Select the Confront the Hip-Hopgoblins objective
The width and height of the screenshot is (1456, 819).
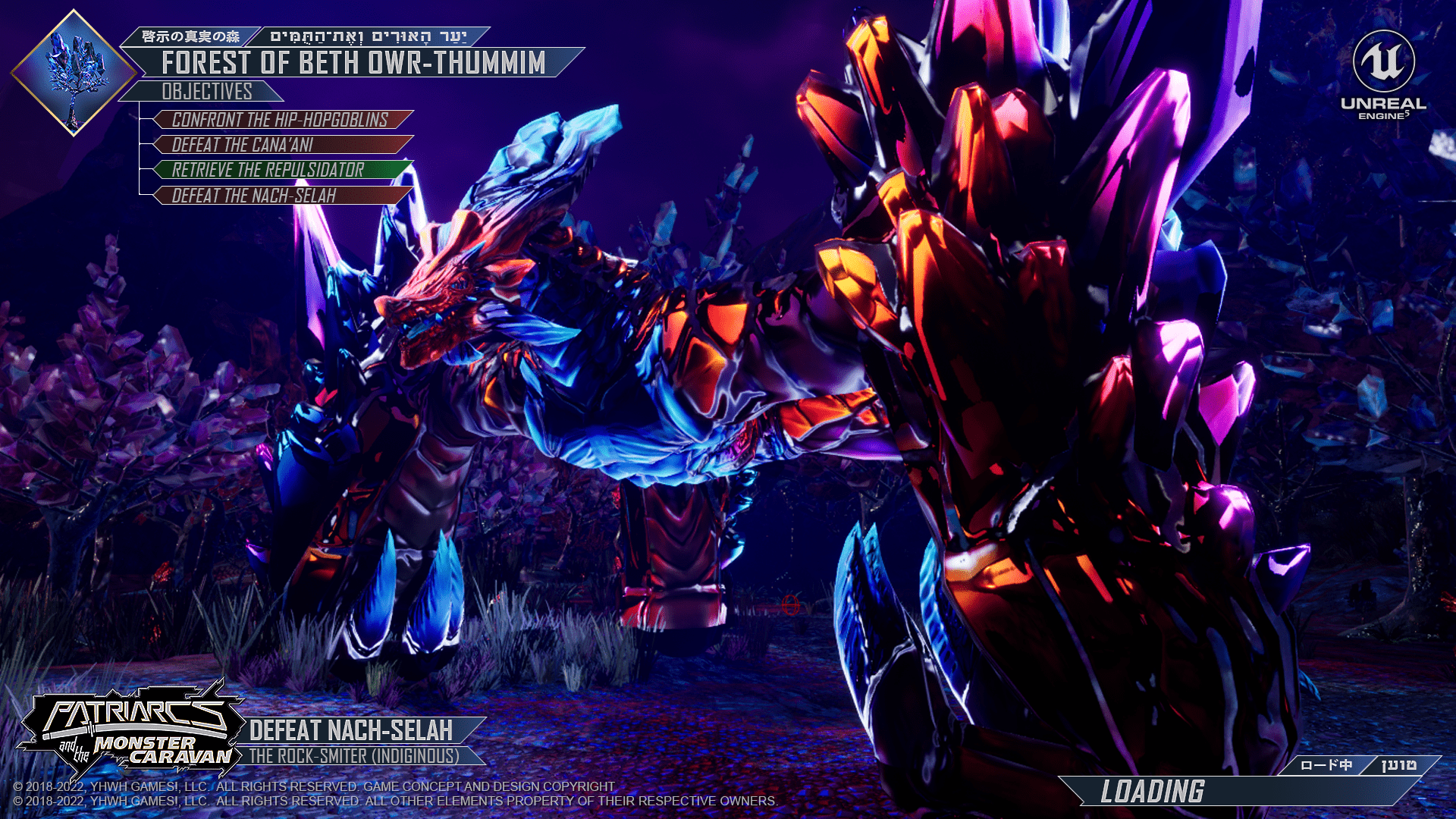point(281,120)
